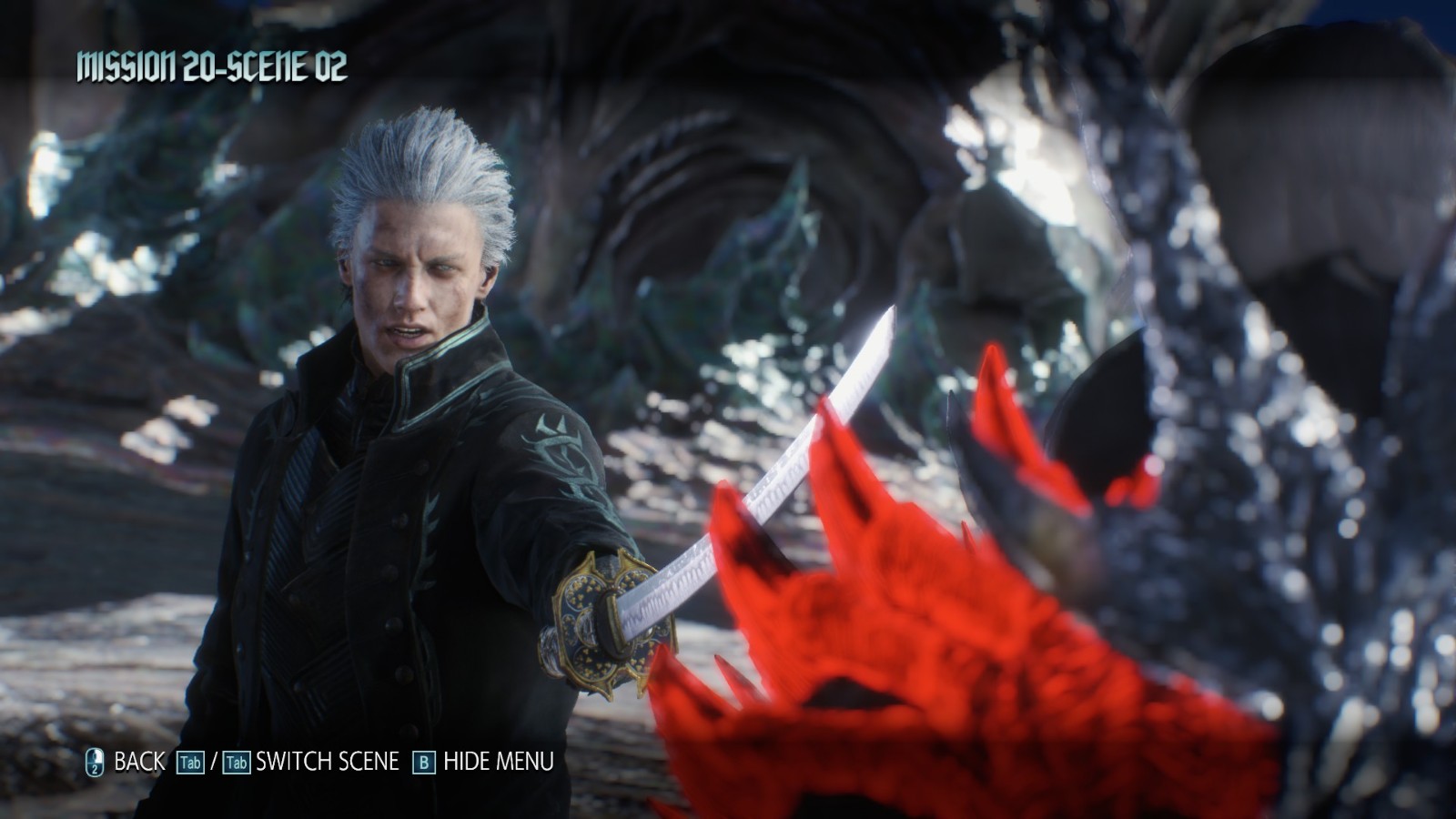Click HIDE MENU to dismiss the overlay
The width and height of the screenshot is (1456, 819).
(499, 762)
